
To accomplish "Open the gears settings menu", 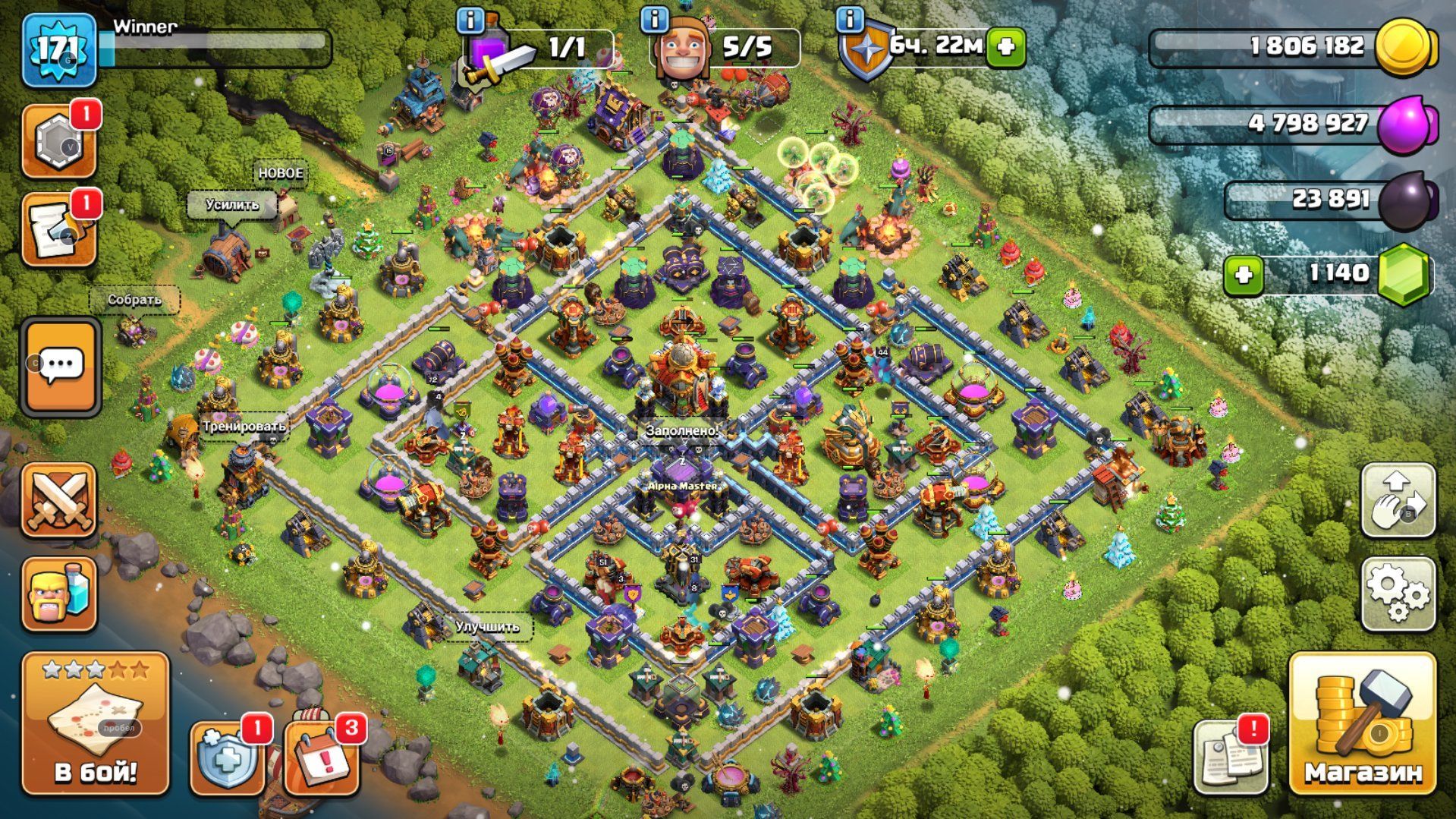I will coord(1398,594).
